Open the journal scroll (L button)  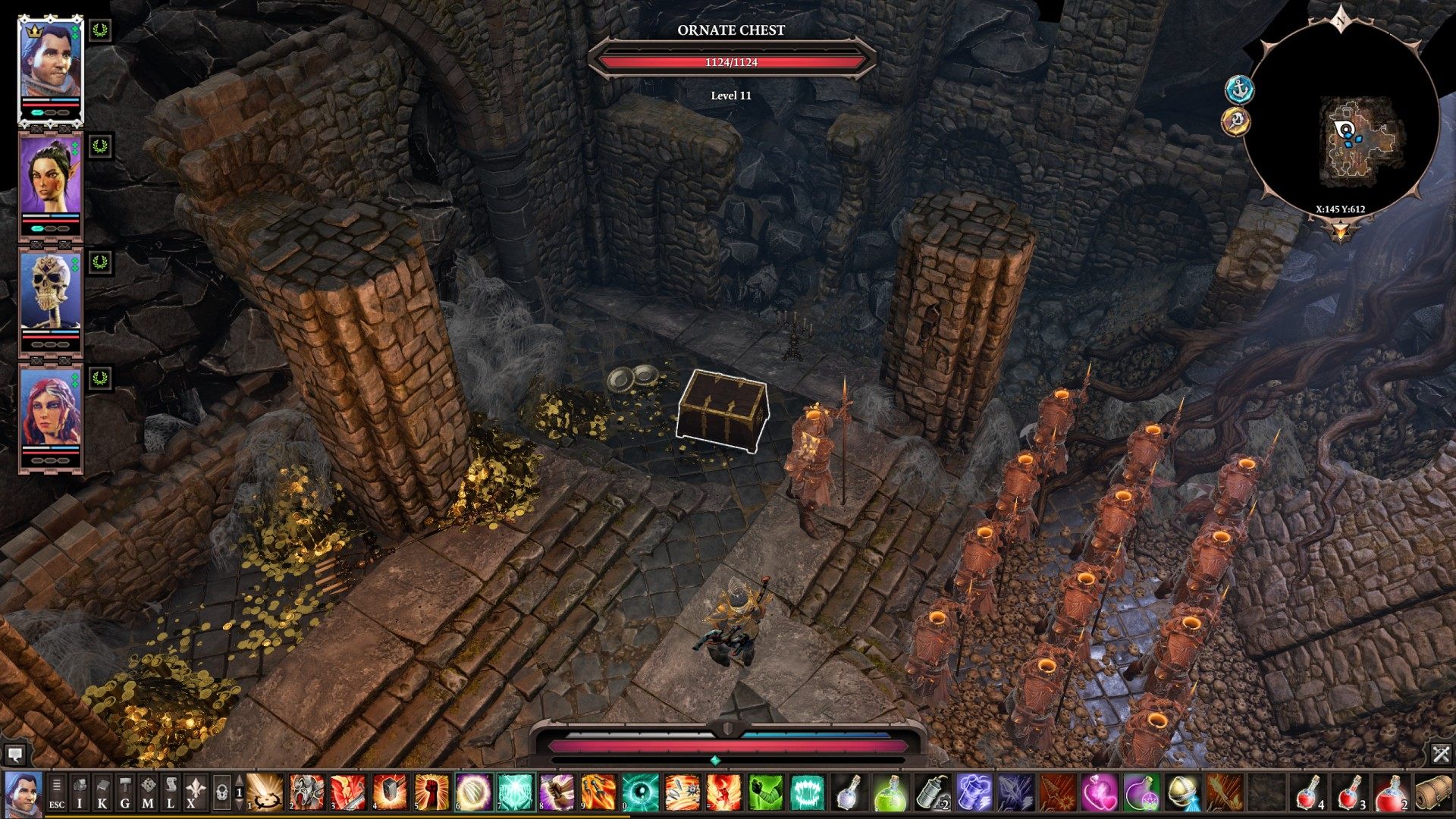(171, 792)
